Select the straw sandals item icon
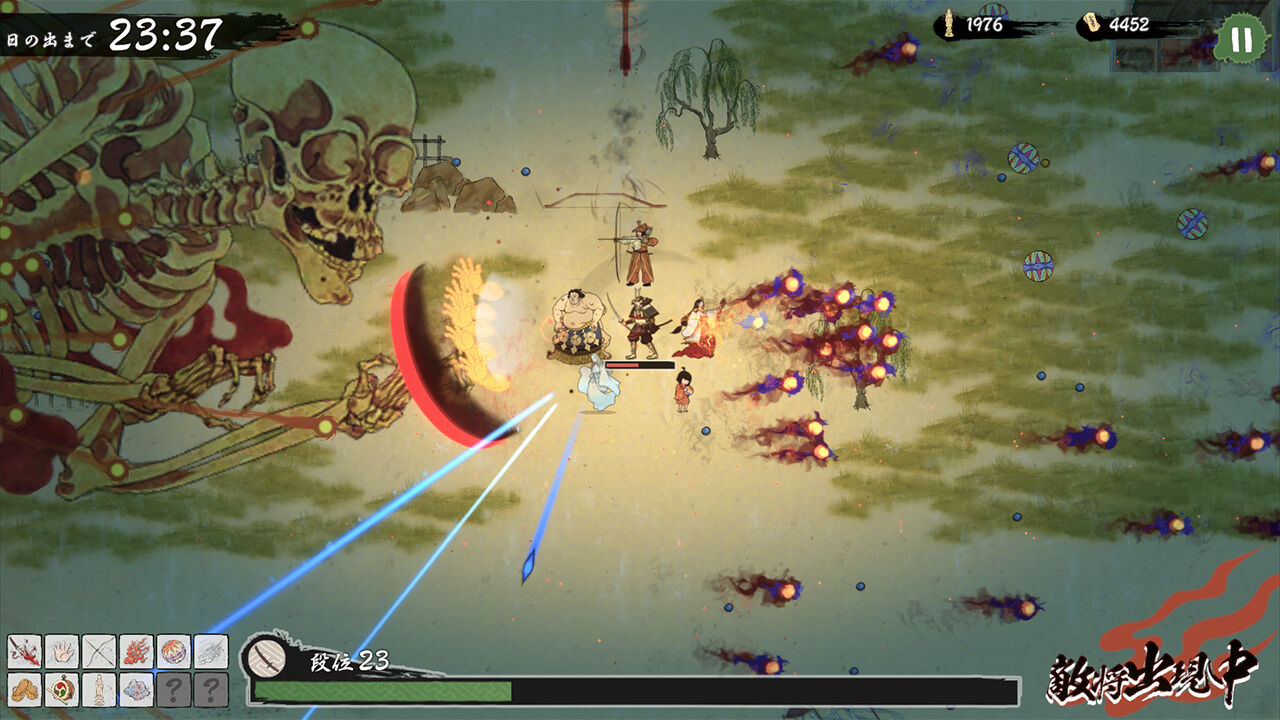Viewport: 1280px width, 720px height. (x=24, y=690)
